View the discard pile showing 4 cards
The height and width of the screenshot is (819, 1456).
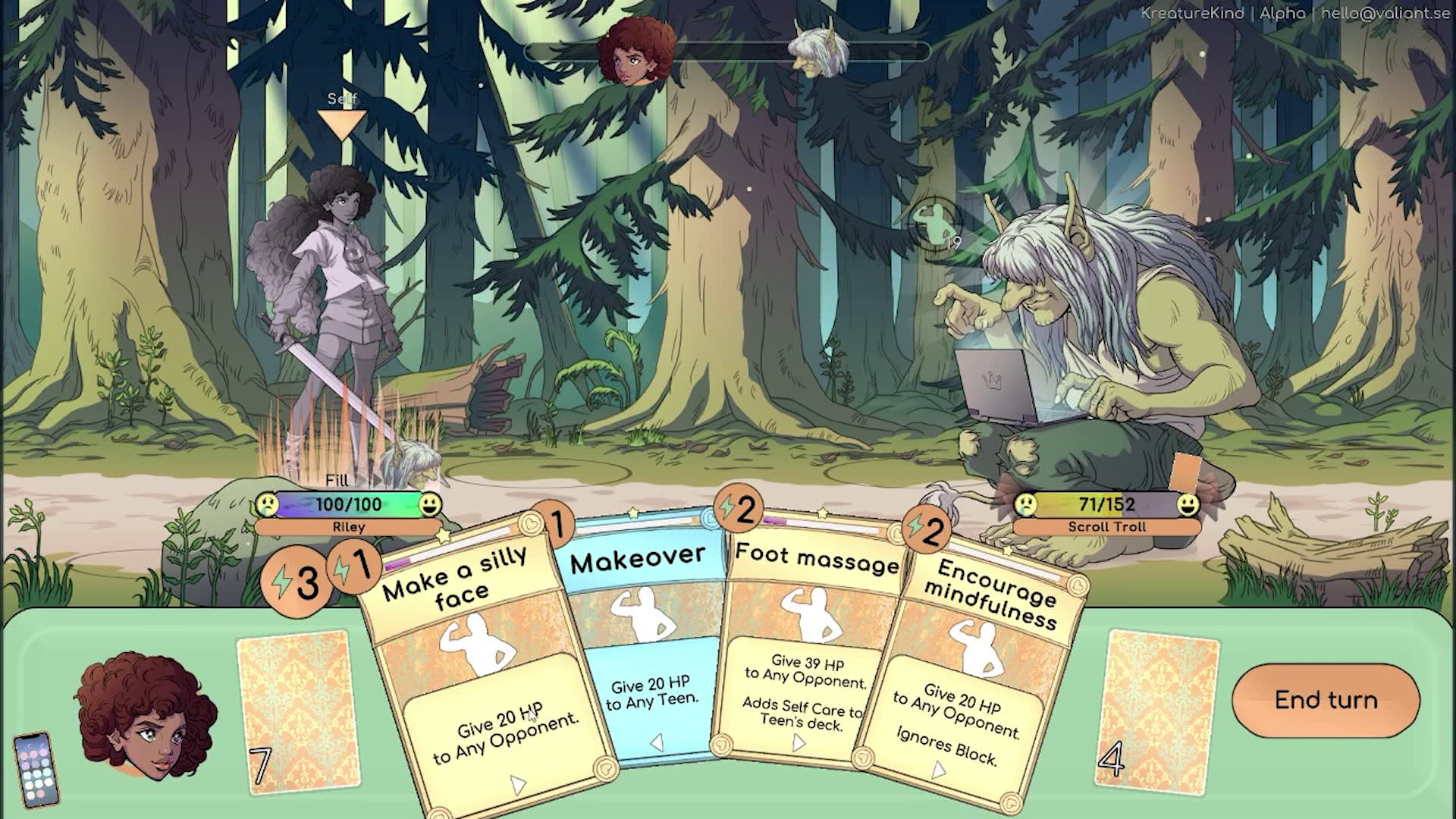(1157, 713)
